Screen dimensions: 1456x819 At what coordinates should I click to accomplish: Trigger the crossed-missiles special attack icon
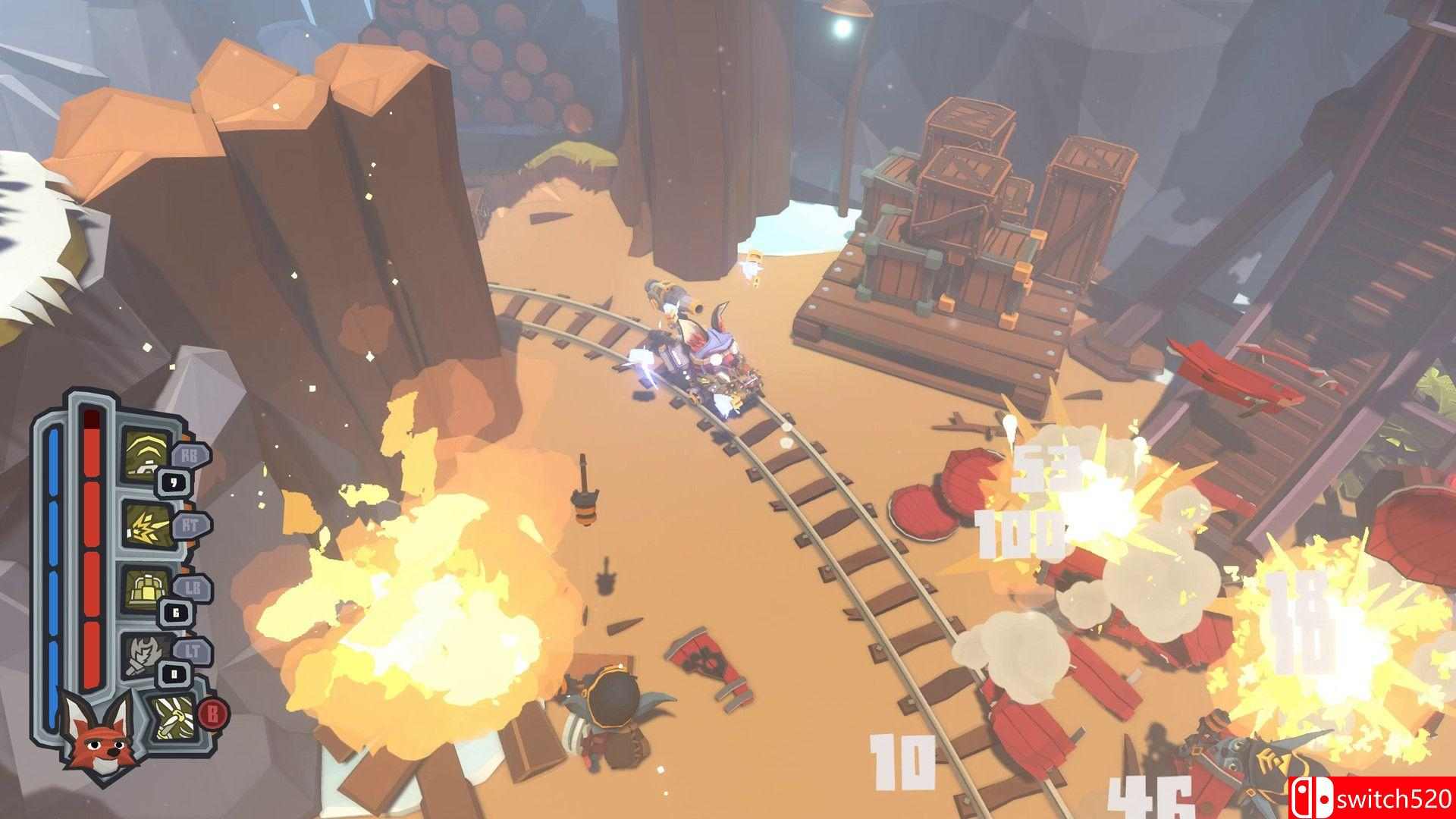(171, 717)
